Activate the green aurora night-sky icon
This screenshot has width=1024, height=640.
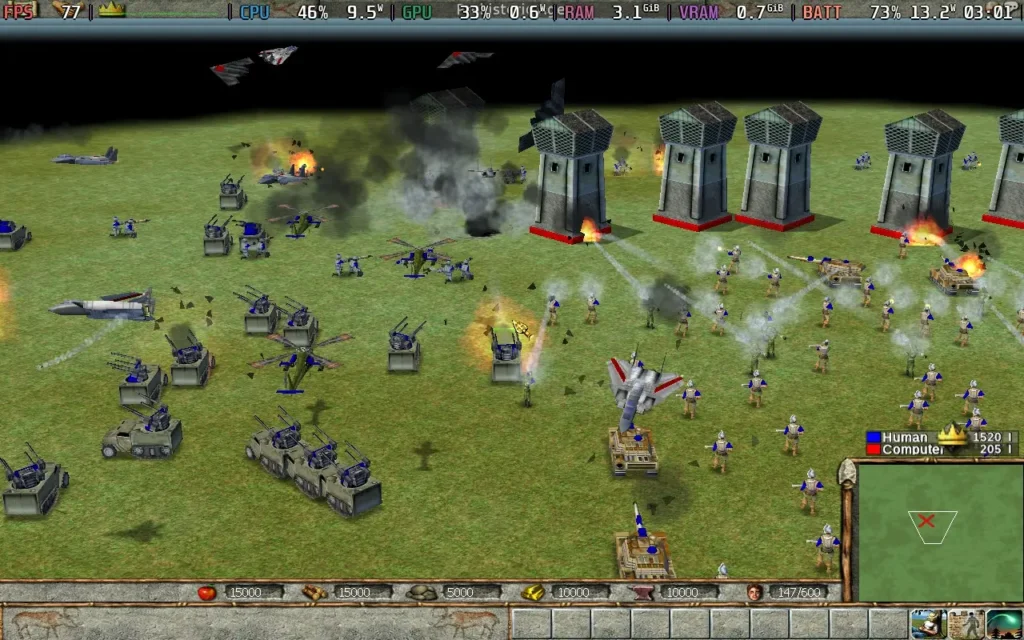[1005, 623]
